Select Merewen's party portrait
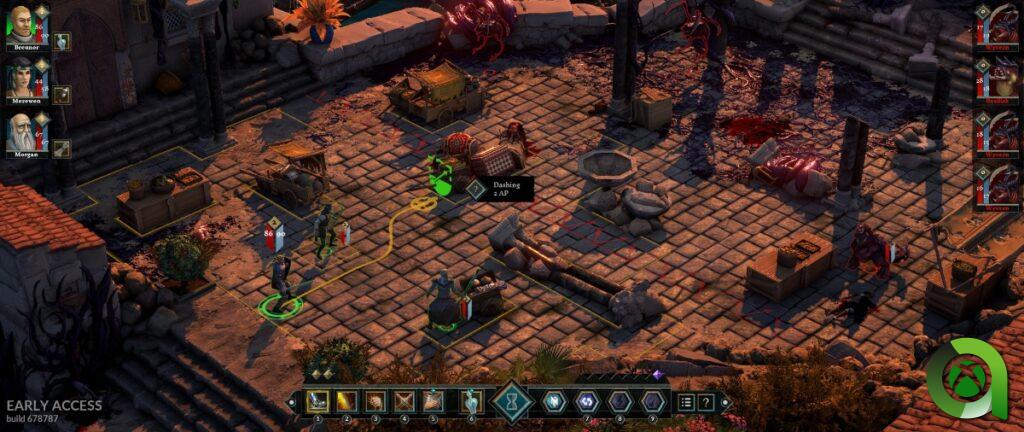This screenshot has width=1024, height=432. (x=21, y=77)
